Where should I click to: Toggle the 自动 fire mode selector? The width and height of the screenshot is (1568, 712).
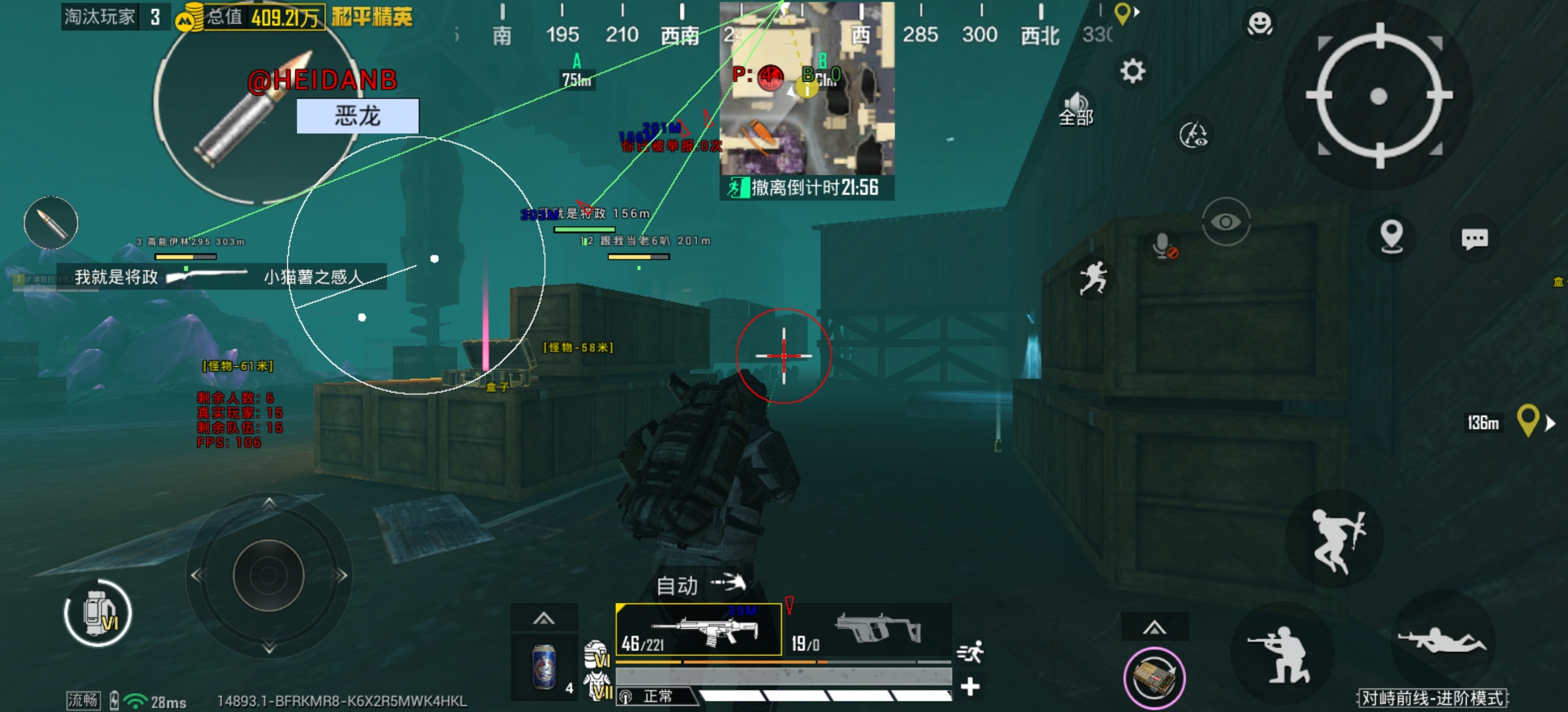coord(700,584)
